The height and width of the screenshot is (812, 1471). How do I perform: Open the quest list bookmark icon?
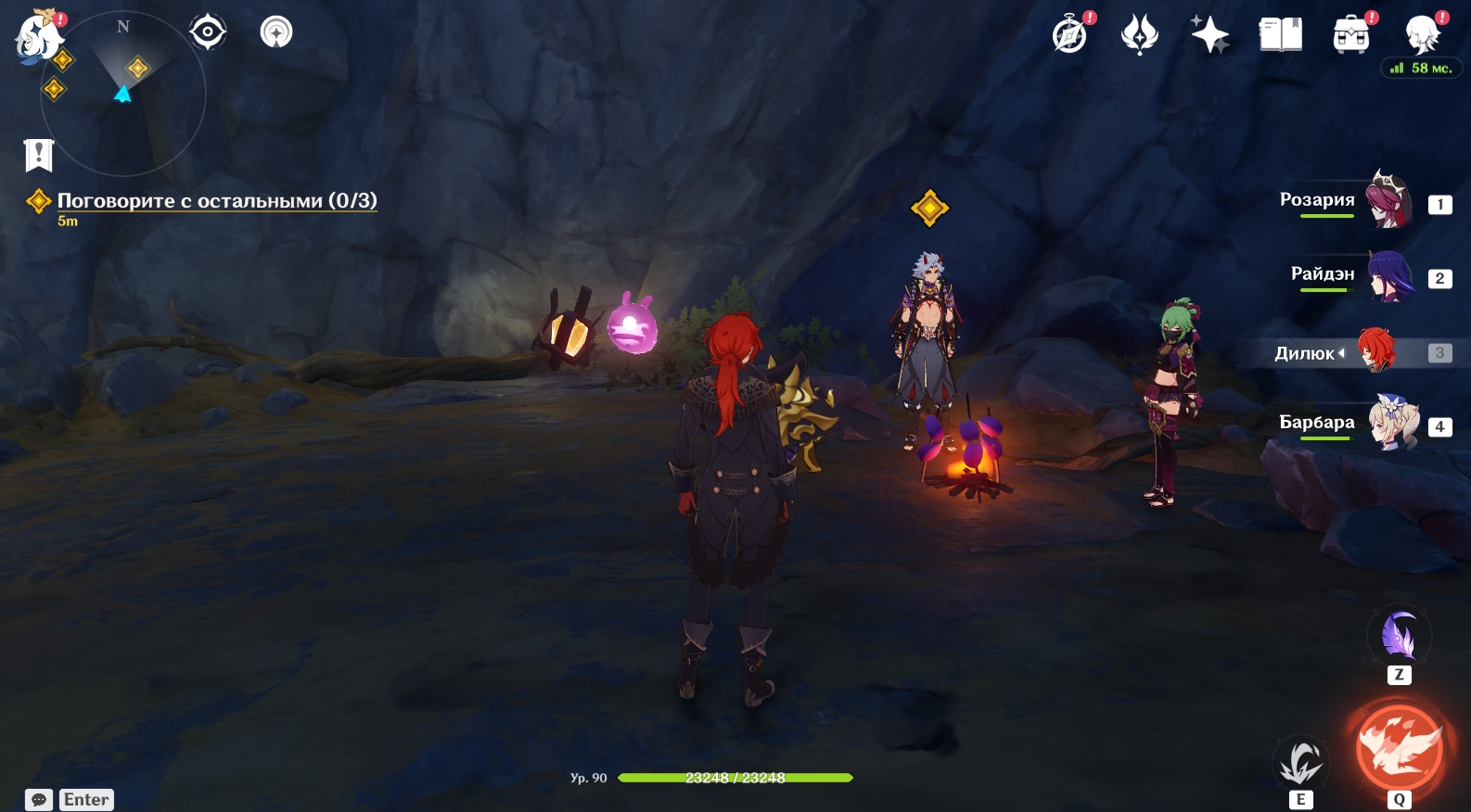coord(39,155)
